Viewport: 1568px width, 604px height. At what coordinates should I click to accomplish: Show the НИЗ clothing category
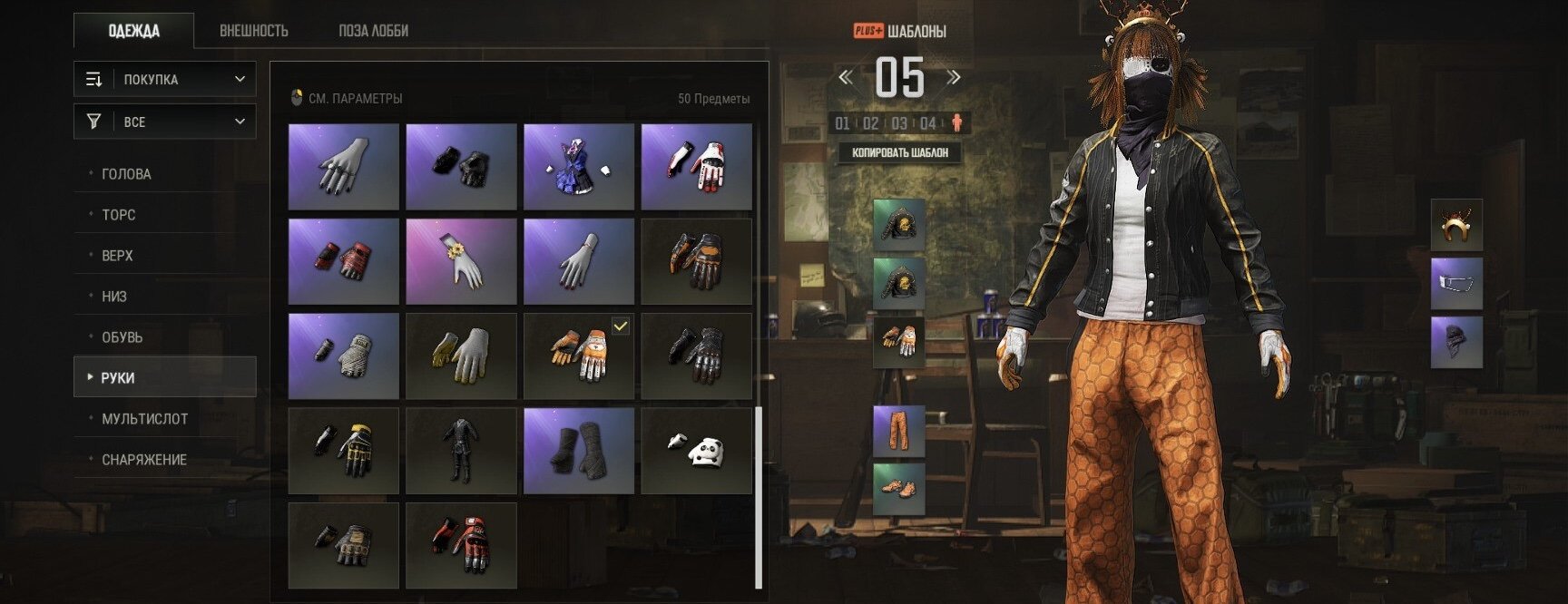click(114, 297)
